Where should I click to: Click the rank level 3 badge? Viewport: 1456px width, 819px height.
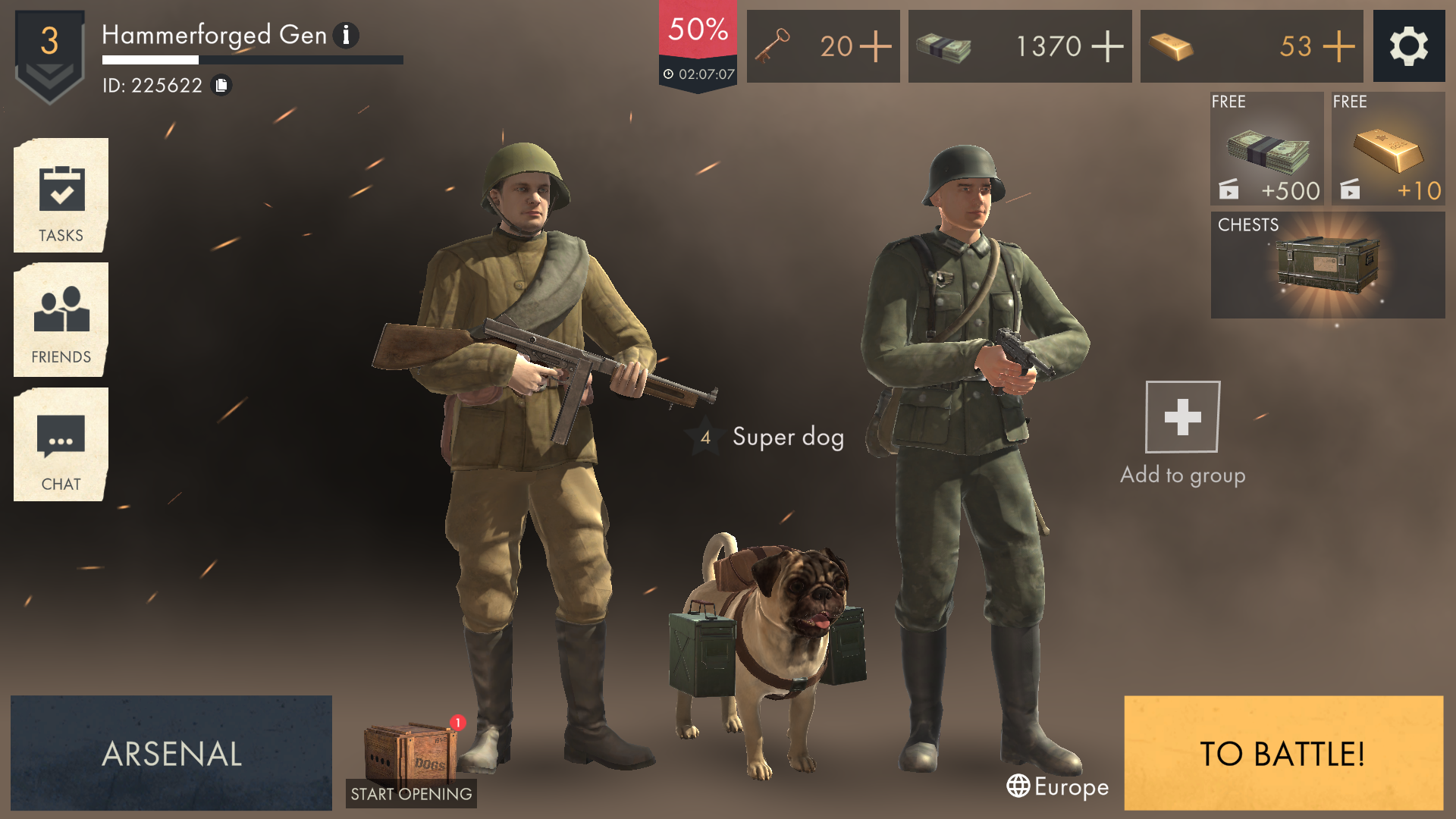click(x=49, y=44)
